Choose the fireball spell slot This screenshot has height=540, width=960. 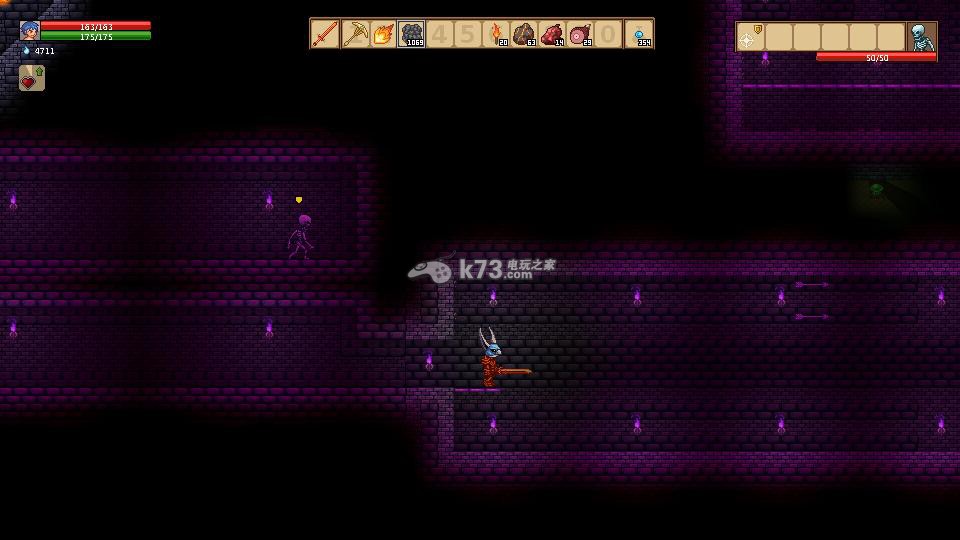[x=382, y=34]
